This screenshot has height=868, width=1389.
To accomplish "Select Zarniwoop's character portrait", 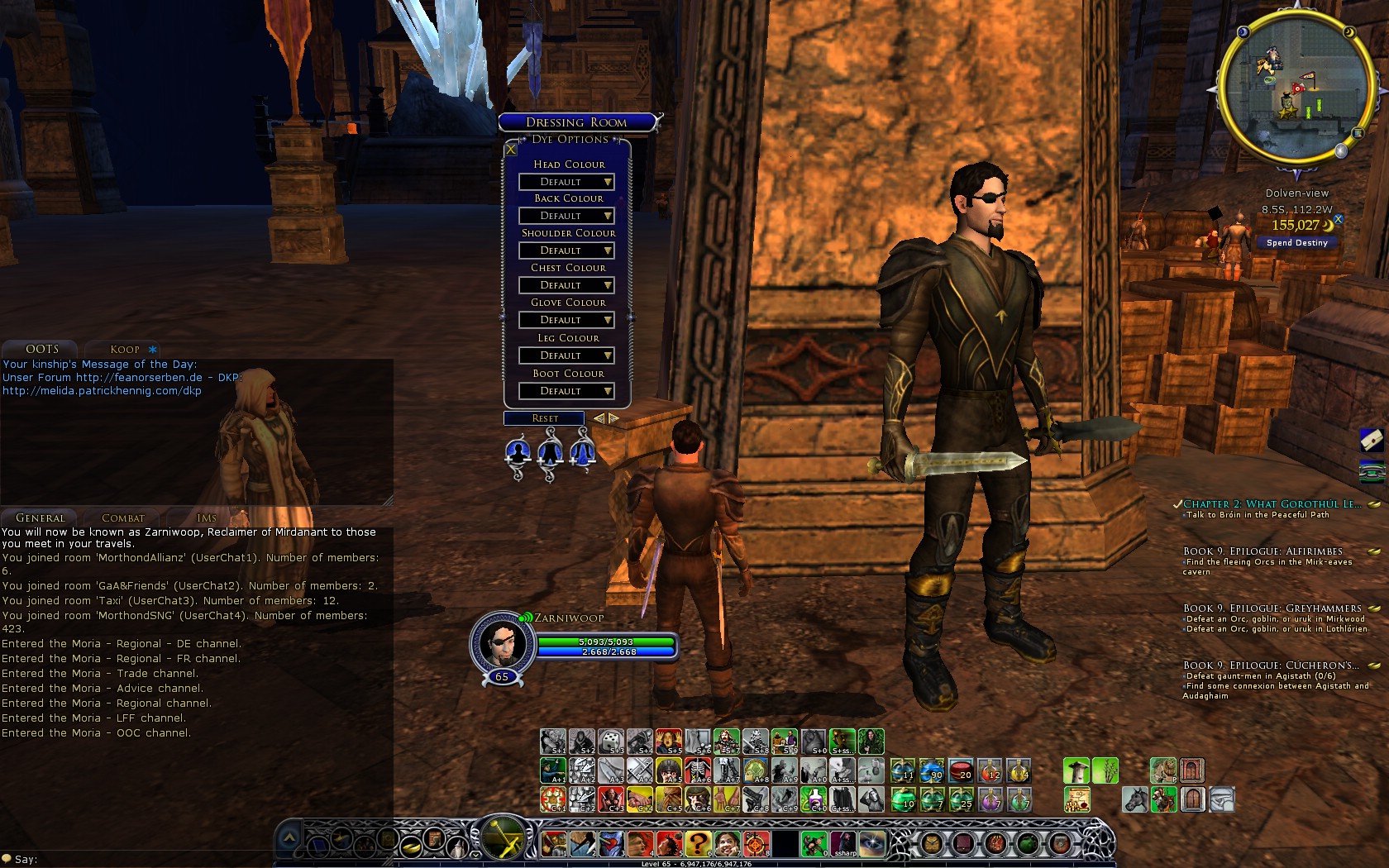I will click(x=502, y=644).
